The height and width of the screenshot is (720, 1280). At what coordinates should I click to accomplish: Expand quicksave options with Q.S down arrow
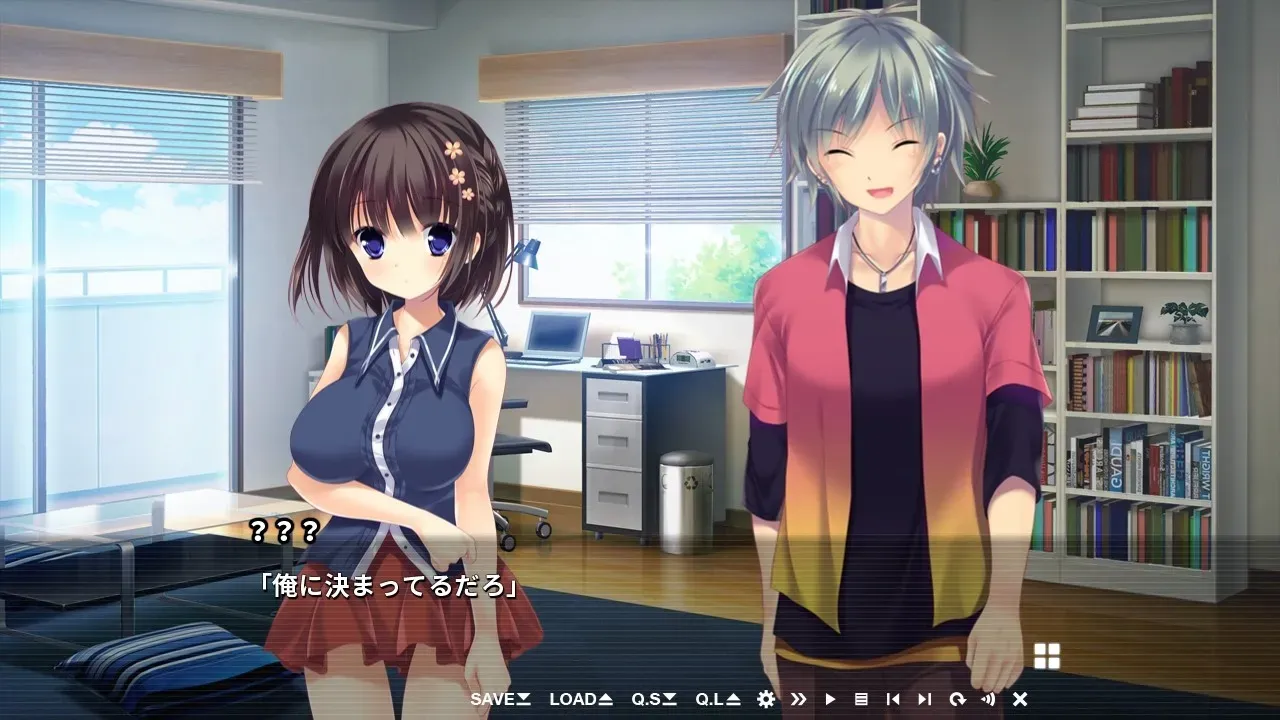pyautogui.click(x=670, y=700)
